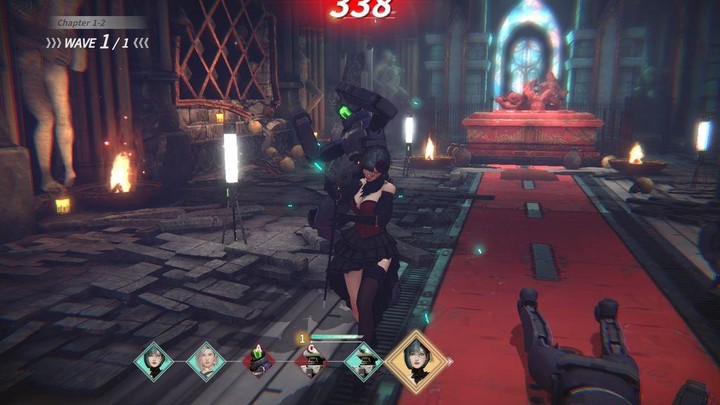
Task: Click the blonde woman turn-order portrait
Action: click(x=205, y=361)
